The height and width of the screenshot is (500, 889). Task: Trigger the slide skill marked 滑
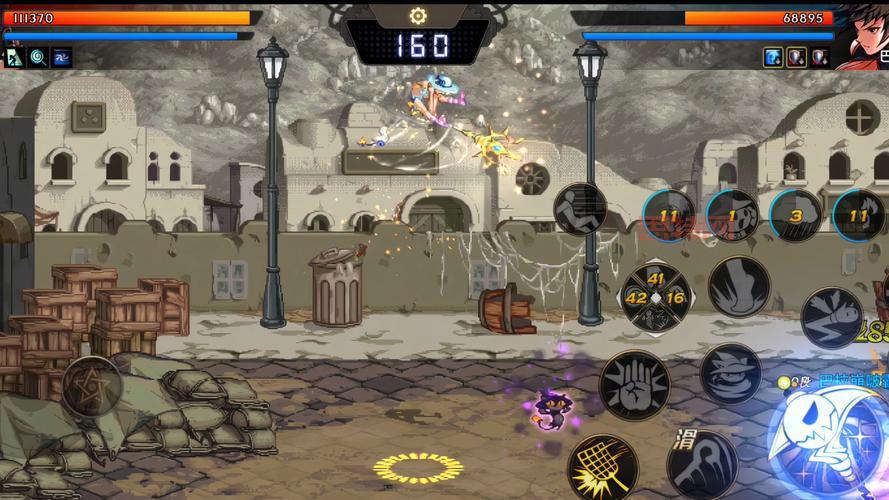pyautogui.click(x=702, y=462)
